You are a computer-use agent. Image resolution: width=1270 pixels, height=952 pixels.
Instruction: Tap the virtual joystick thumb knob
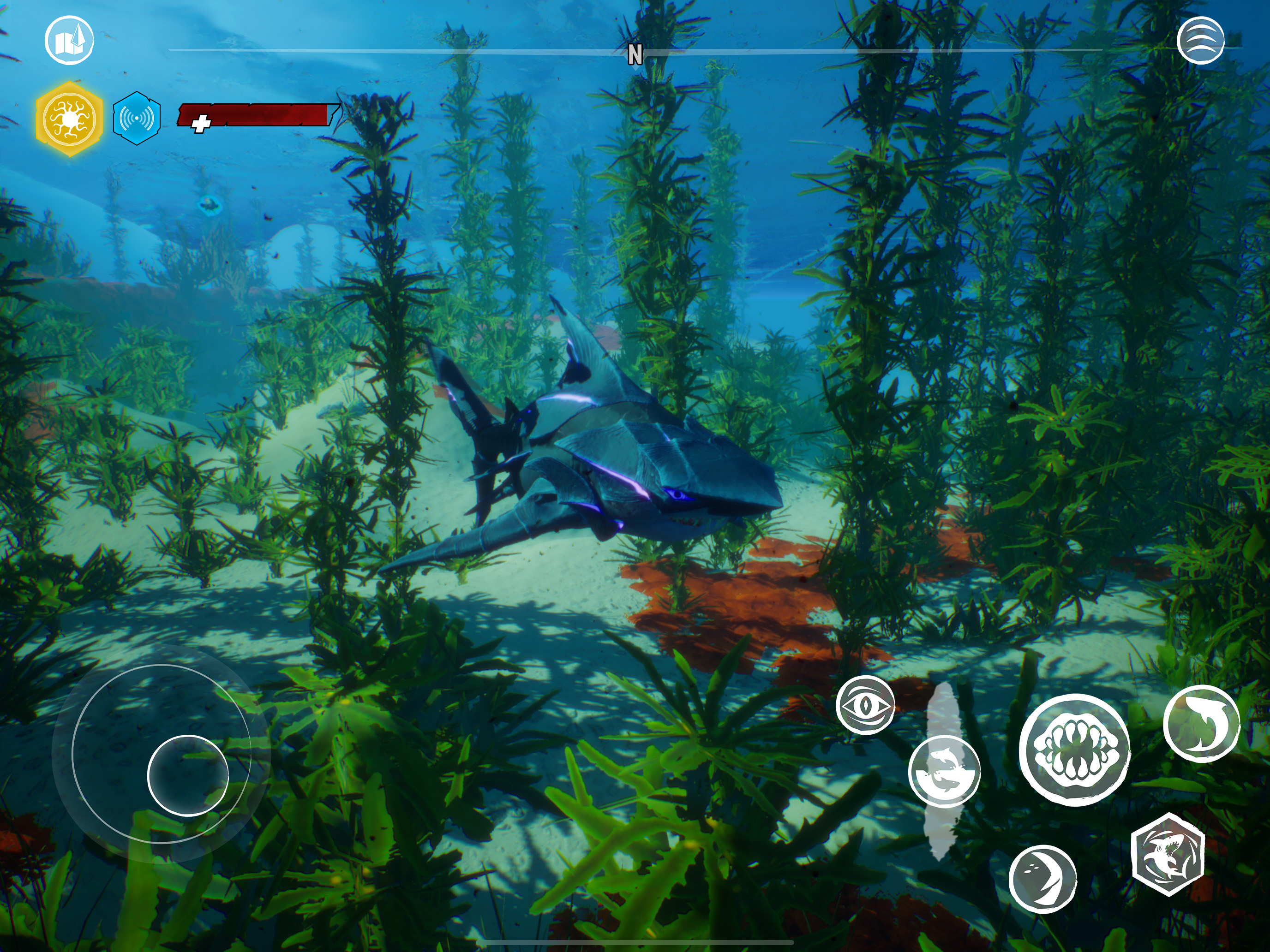pyautogui.click(x=188, y=775)
